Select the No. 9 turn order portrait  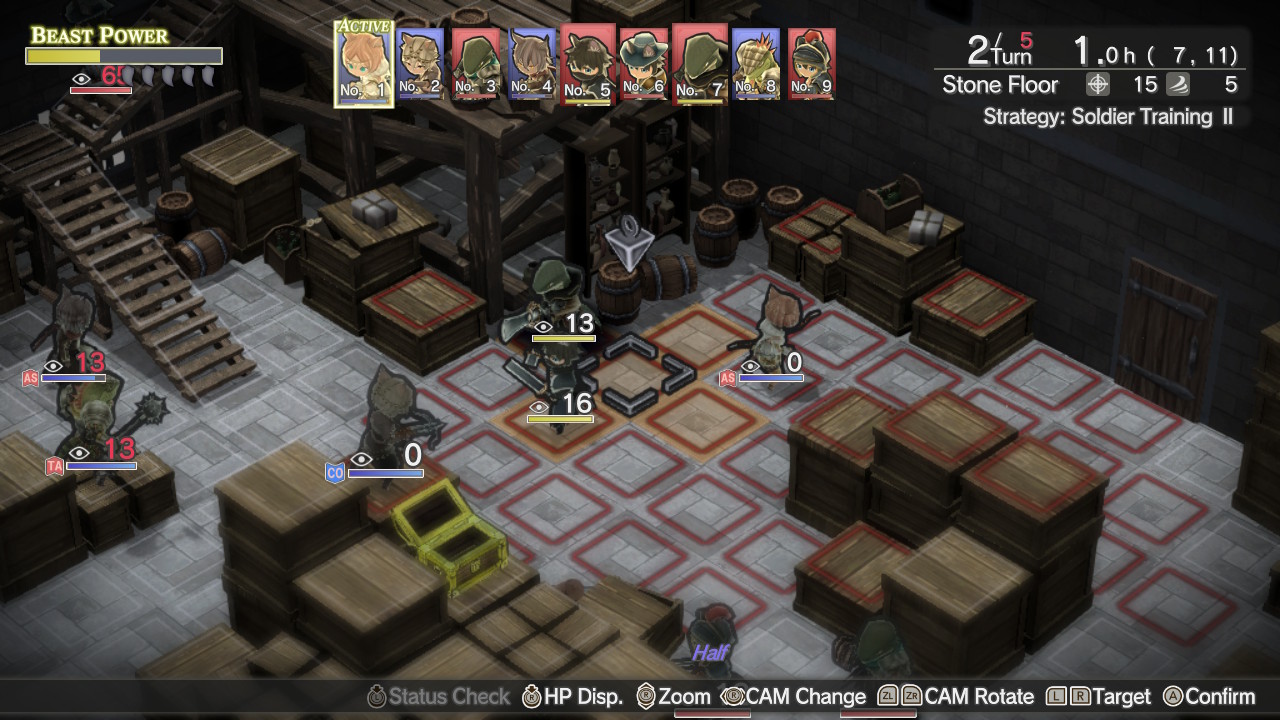(811, 63)
